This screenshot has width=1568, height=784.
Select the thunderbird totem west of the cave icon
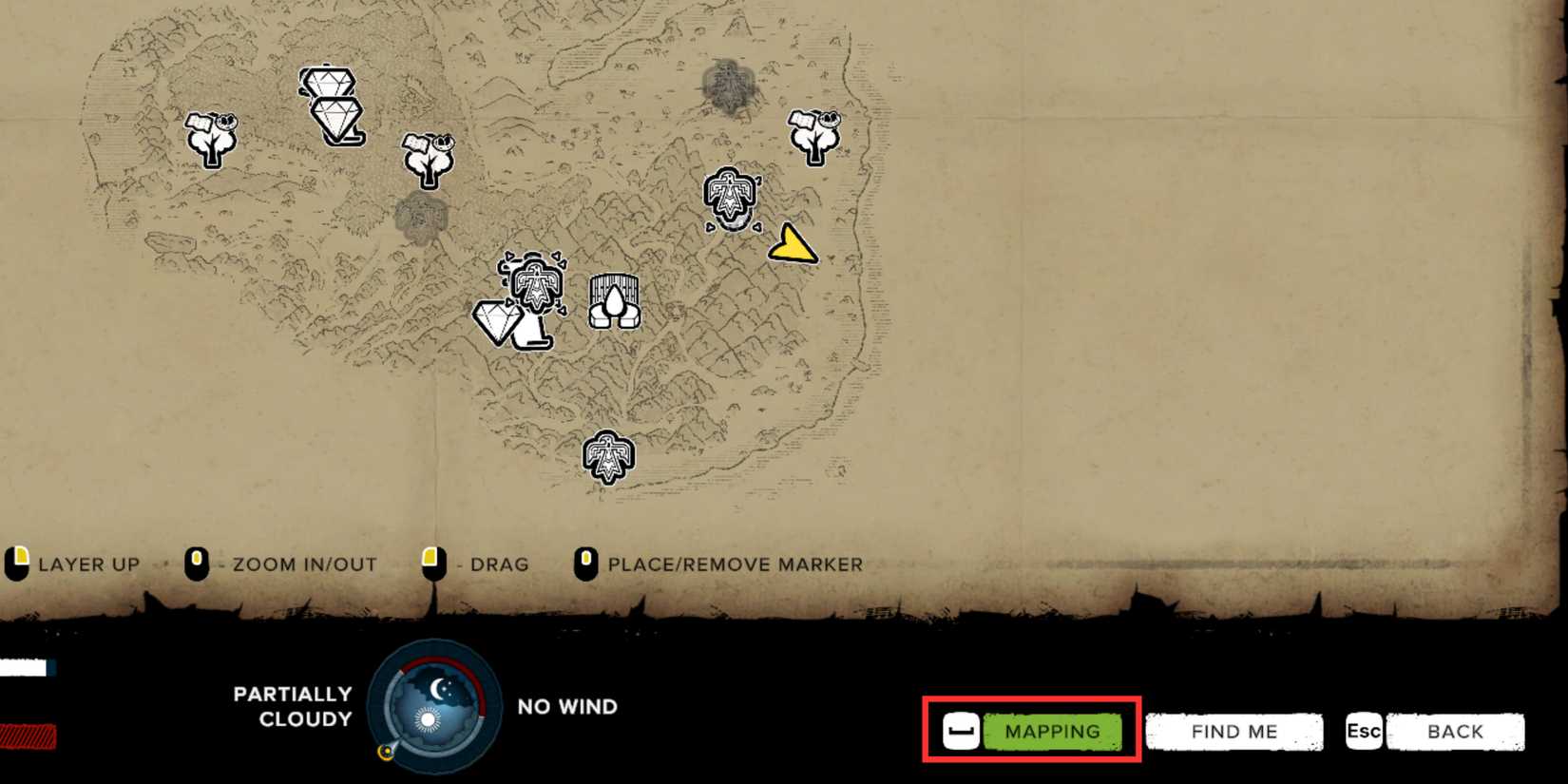click(535, 285)
